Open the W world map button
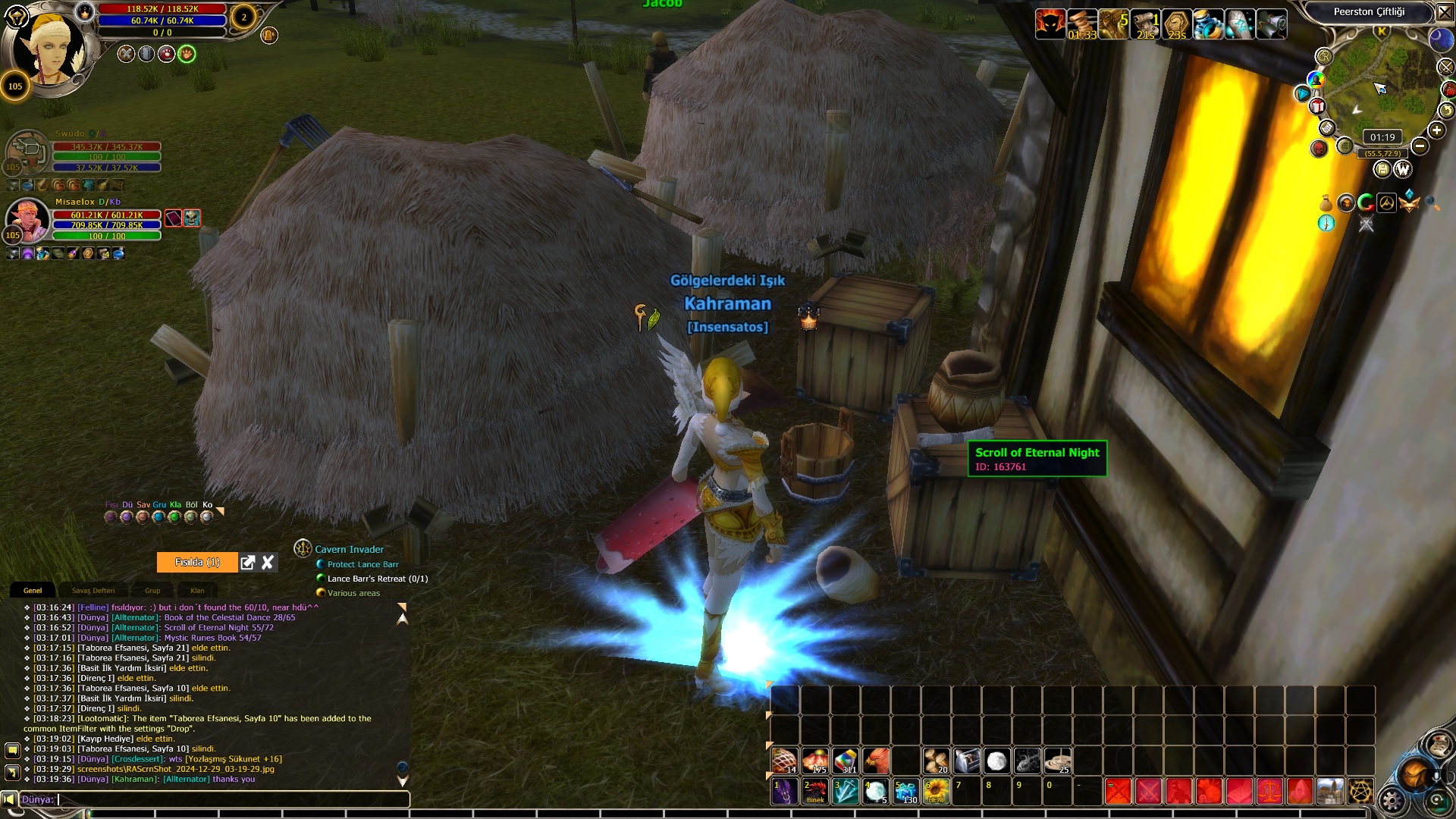The width and height of the screenshot is (1456, 819). (x=1402, y=169)
